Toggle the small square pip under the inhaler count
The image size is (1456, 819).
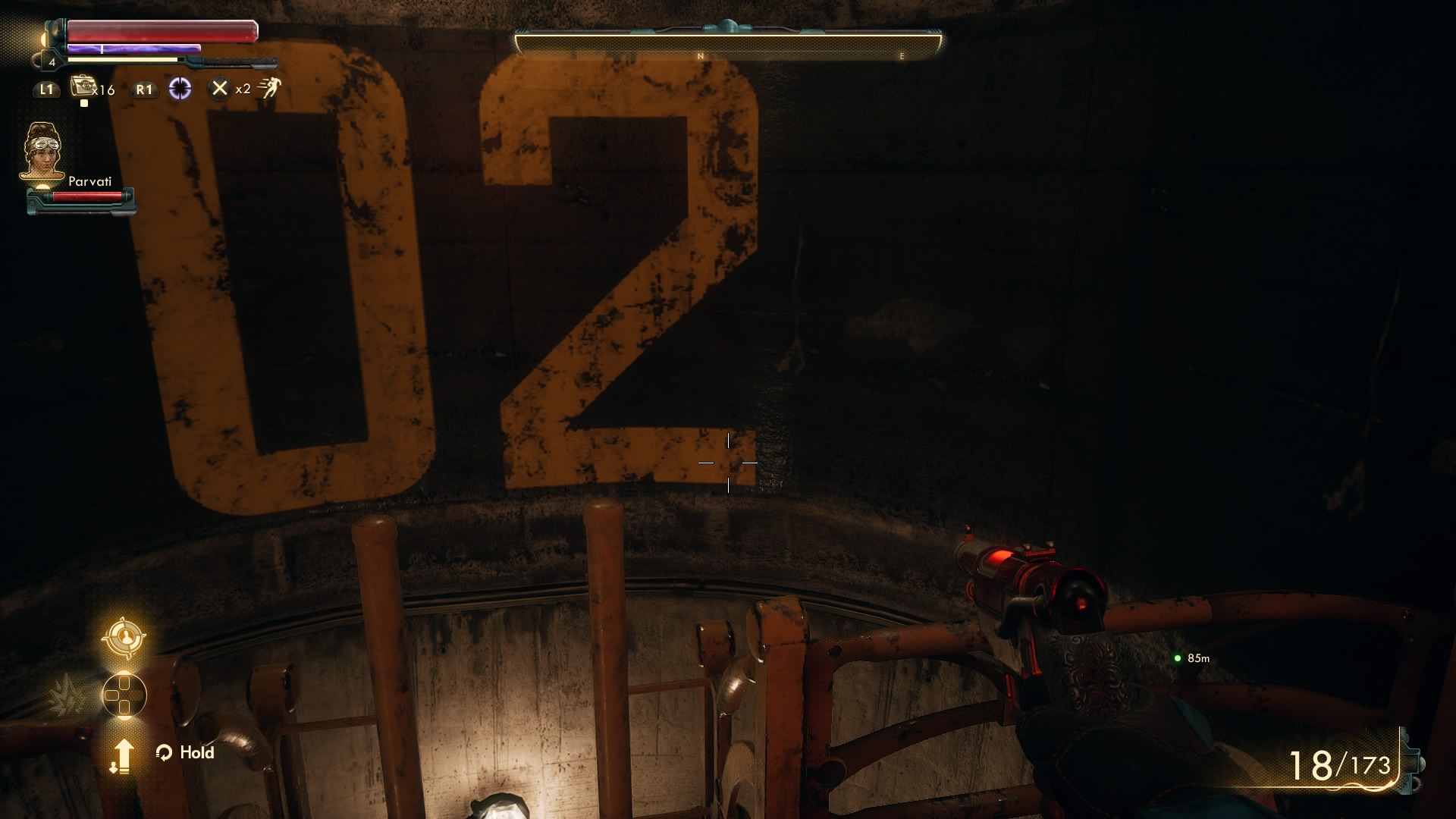click(x=84, y=102)
